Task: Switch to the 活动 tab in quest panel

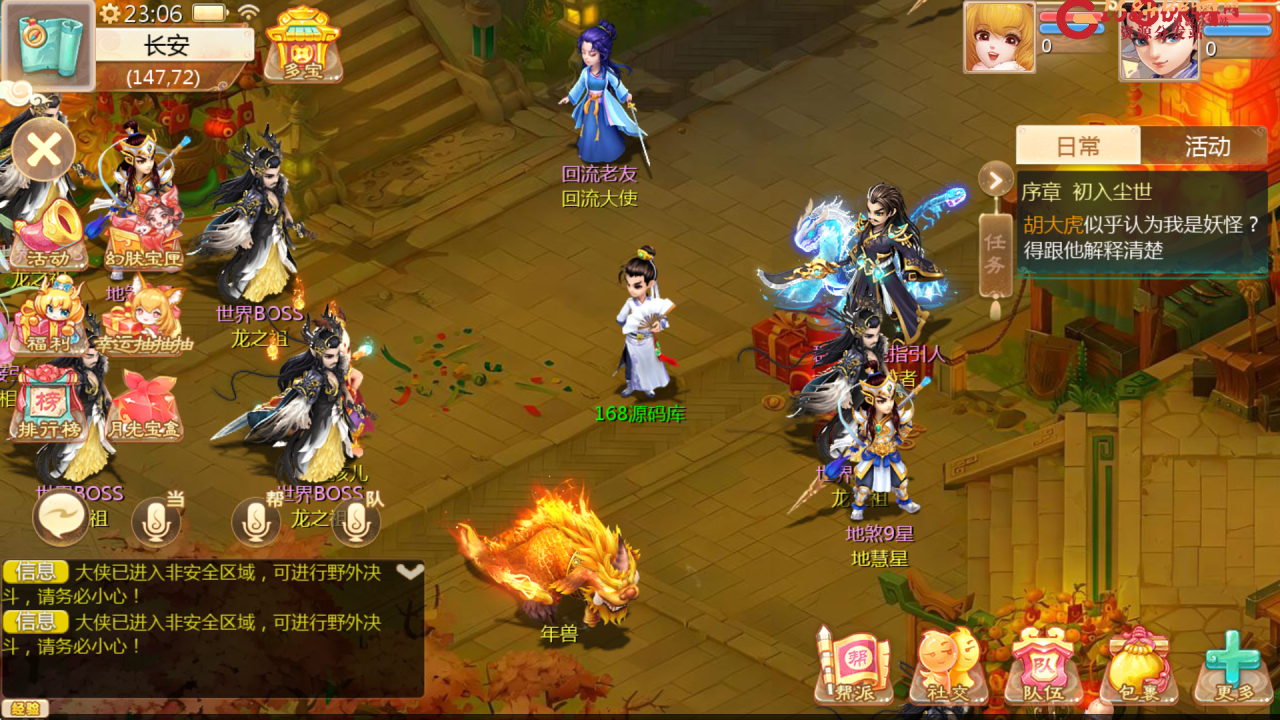Action: point(1206,146)
